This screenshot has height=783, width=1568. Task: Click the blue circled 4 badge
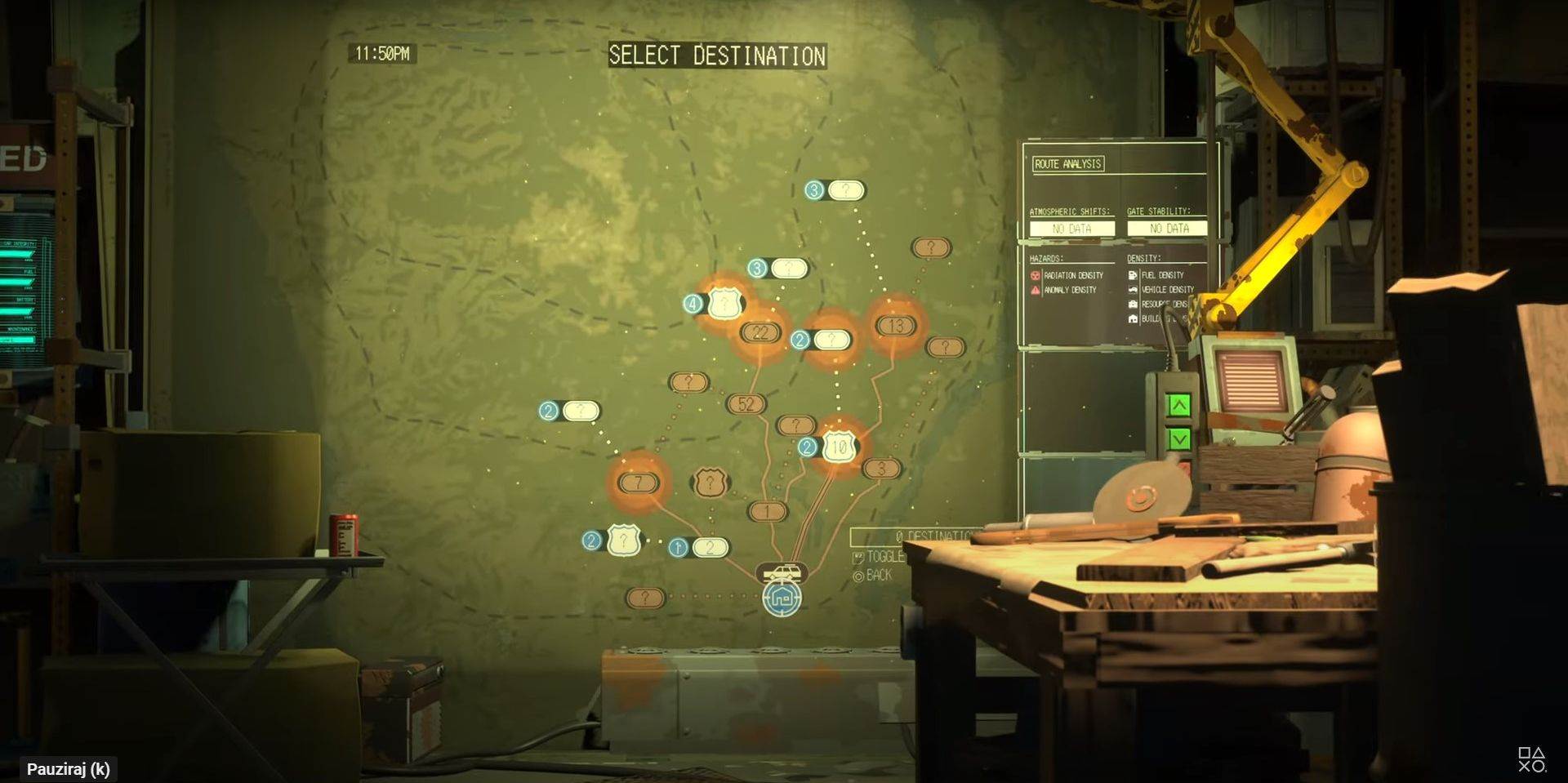pos(693,304)
